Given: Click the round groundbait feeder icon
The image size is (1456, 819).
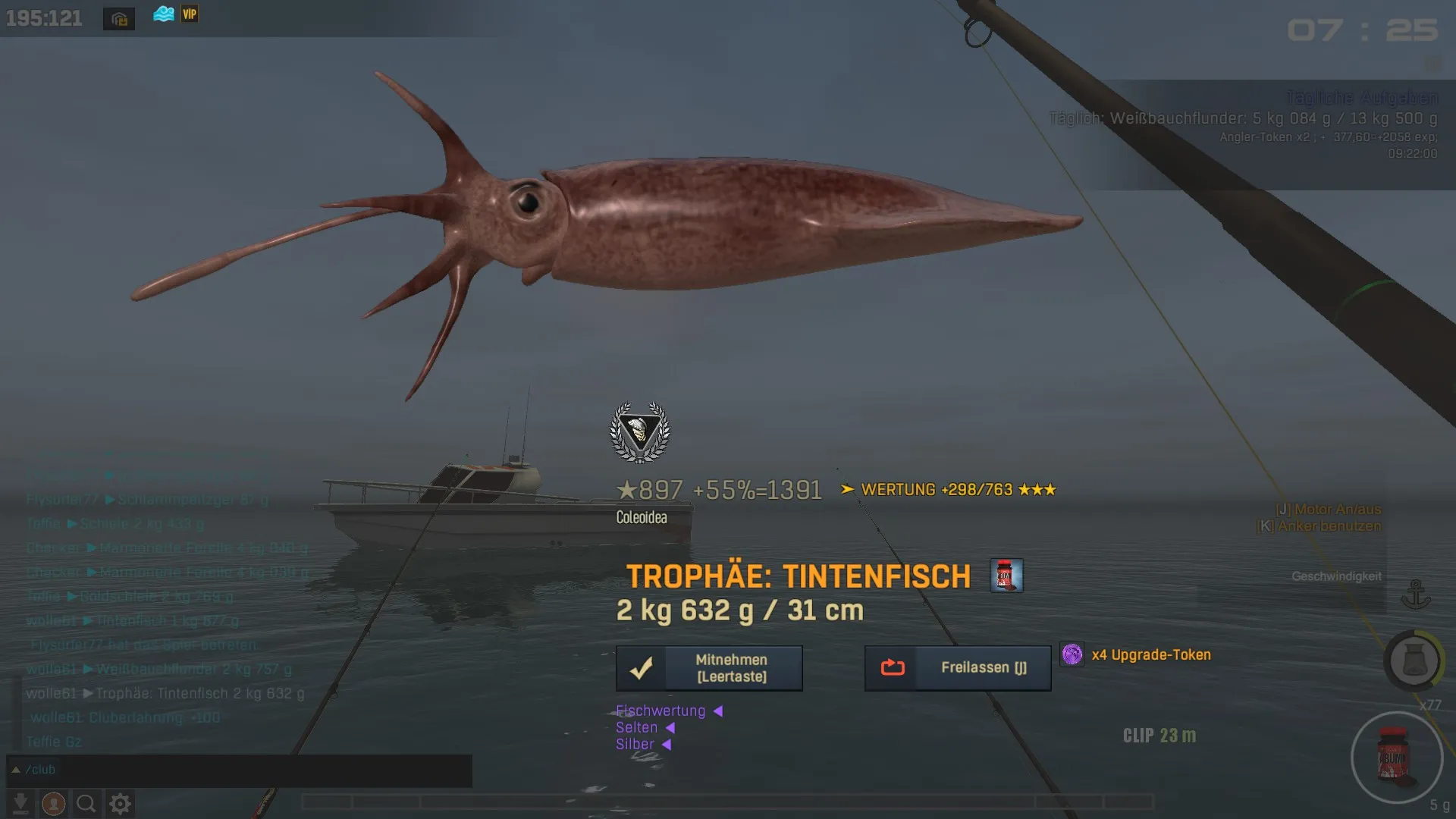Looking at the screenshot, I should 1414,661.
